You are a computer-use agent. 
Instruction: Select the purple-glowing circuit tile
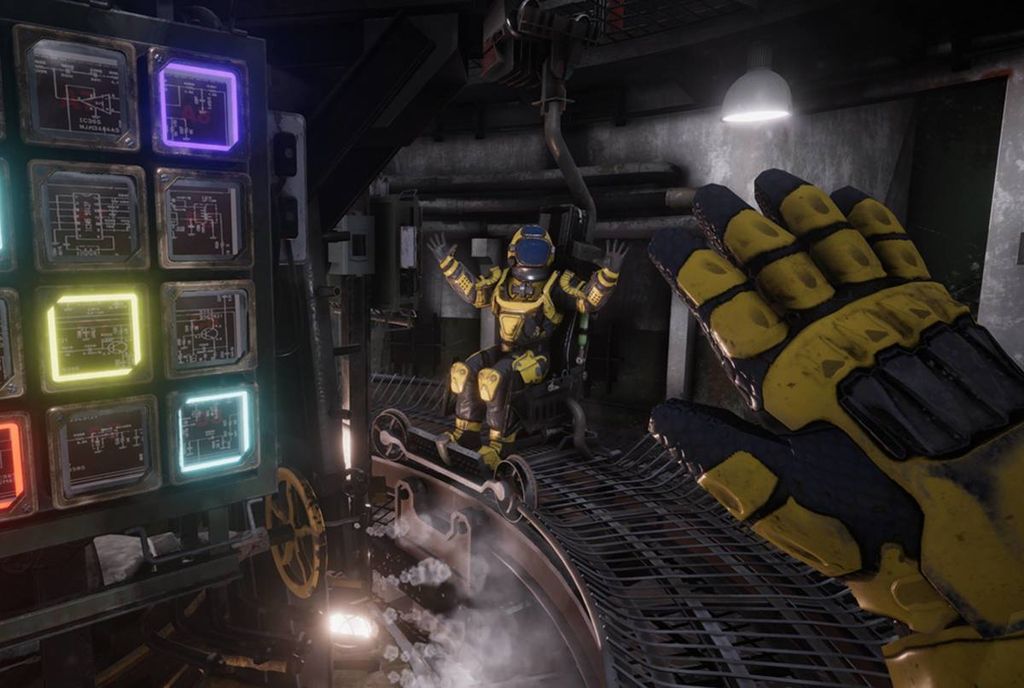click(198, 106)
